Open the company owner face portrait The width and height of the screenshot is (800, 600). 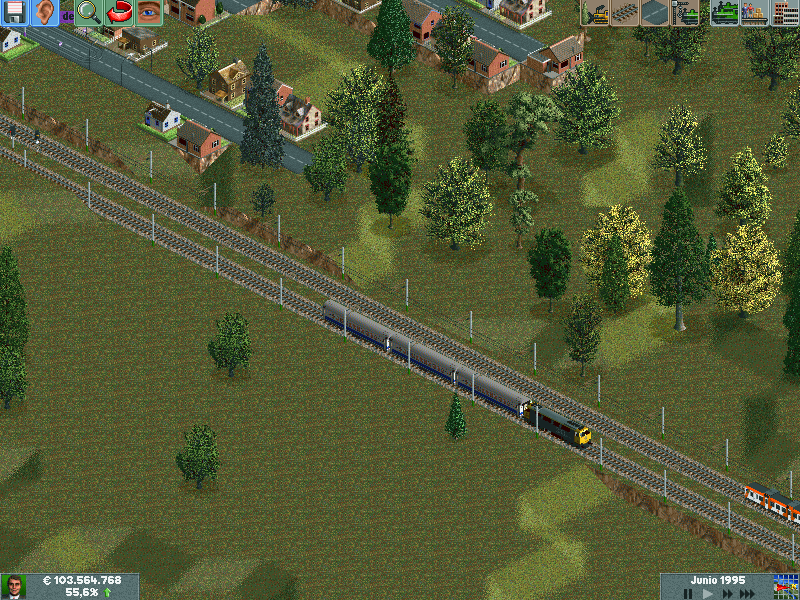(14, 587)
